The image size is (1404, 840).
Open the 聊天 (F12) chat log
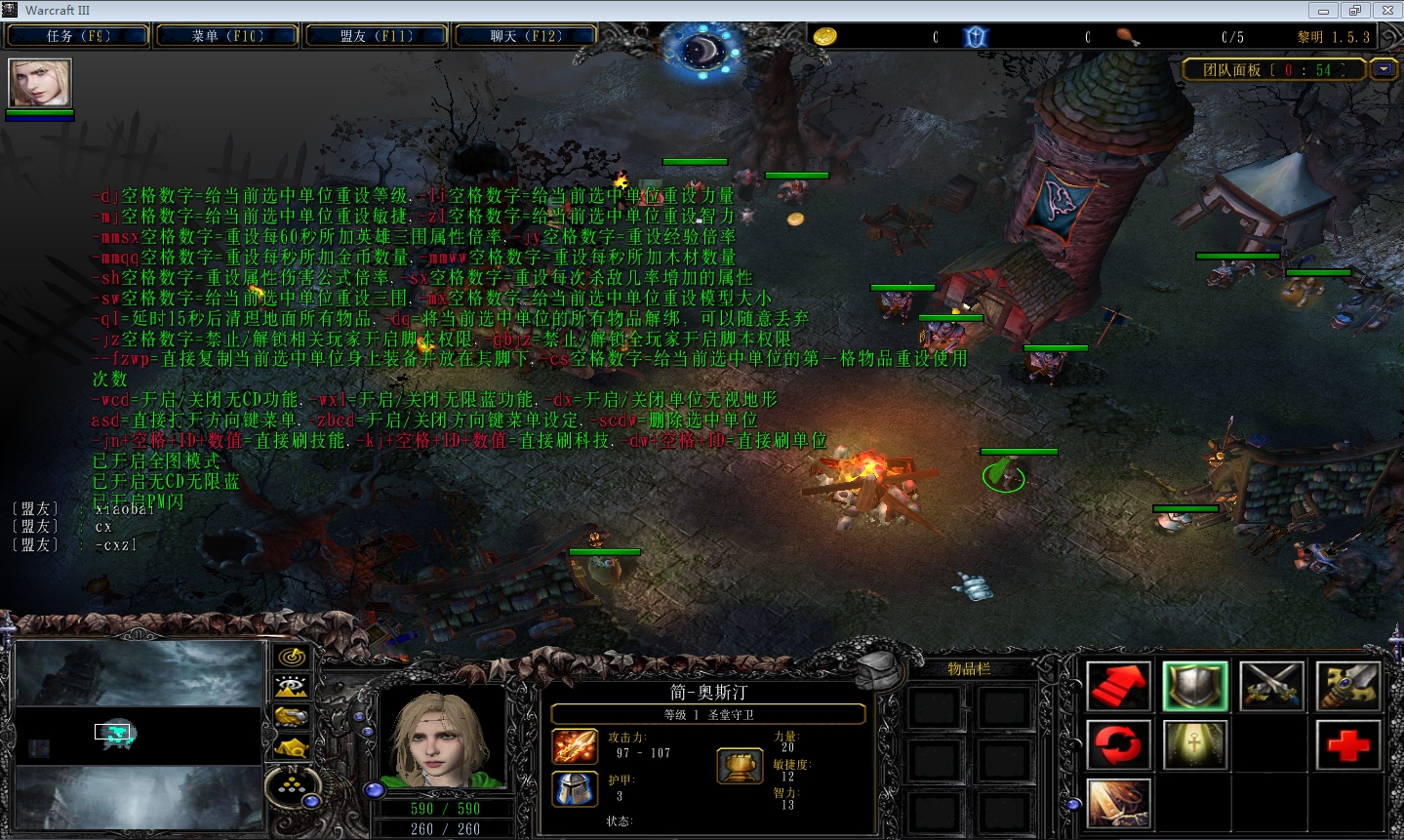(x=525, y=36)
